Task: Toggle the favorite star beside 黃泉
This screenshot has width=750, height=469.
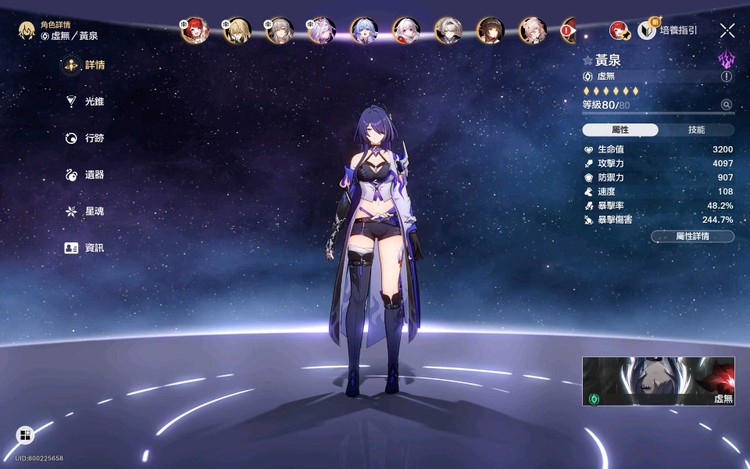Action: point(588,61)
